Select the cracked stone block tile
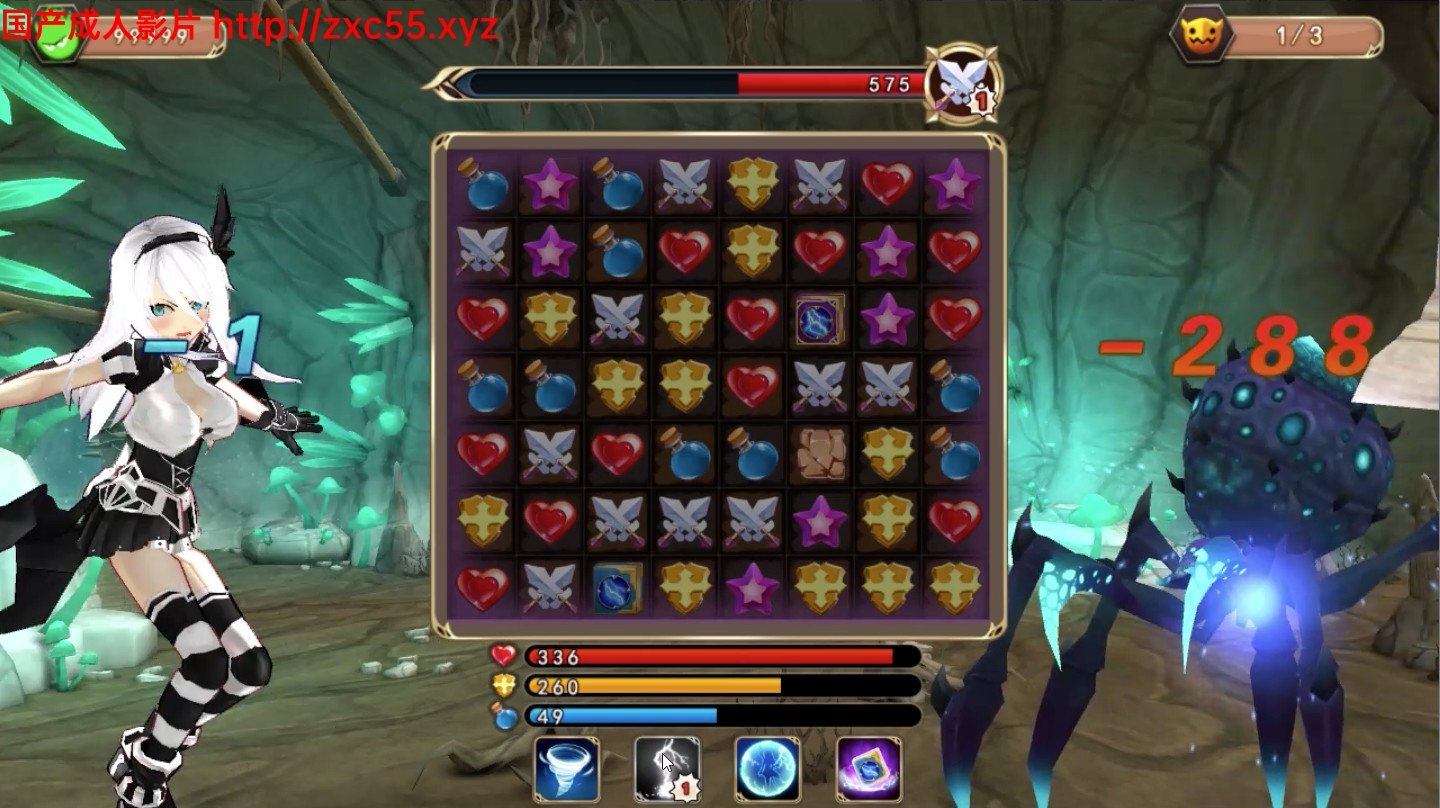 point(820,453)
